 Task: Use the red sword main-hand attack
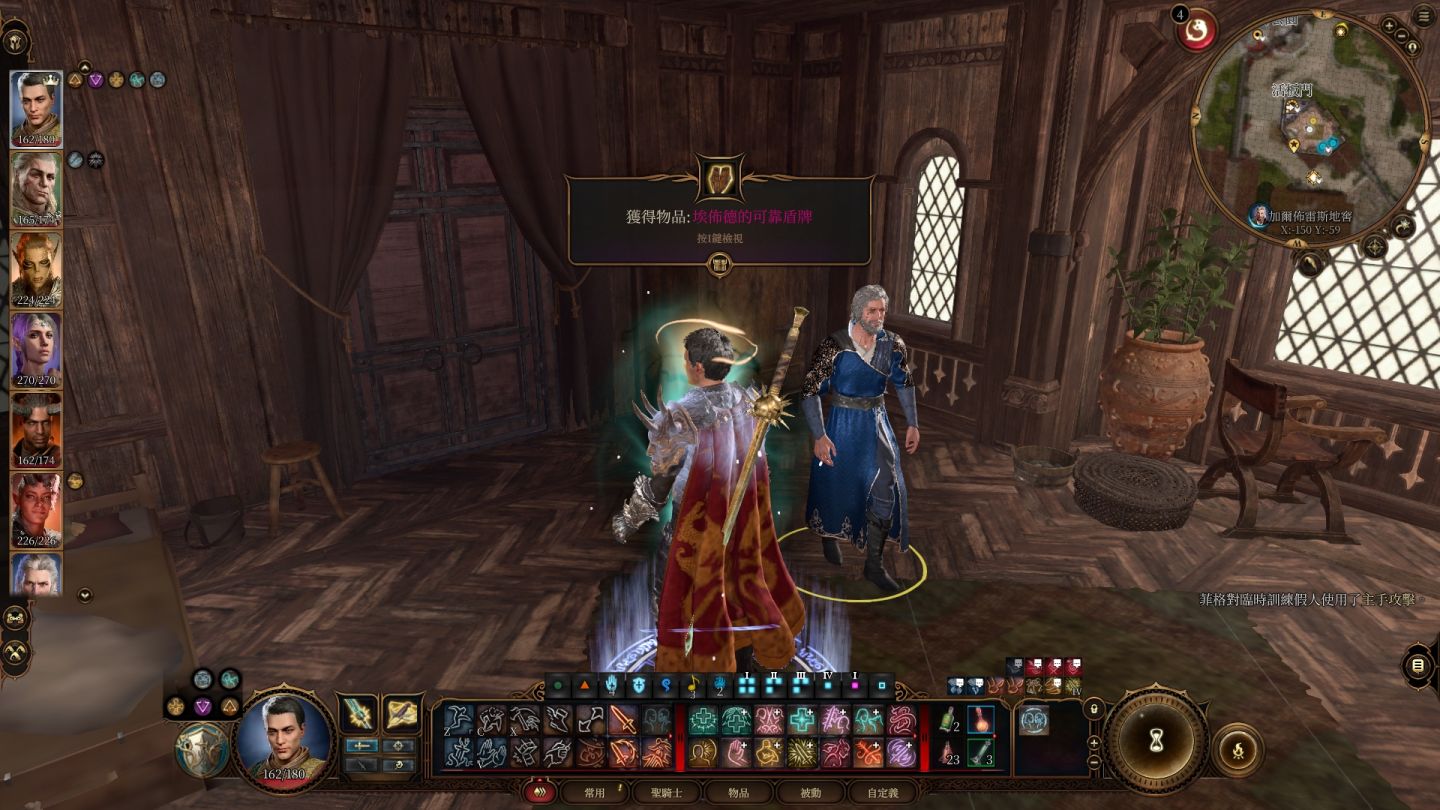click(622, 719)
